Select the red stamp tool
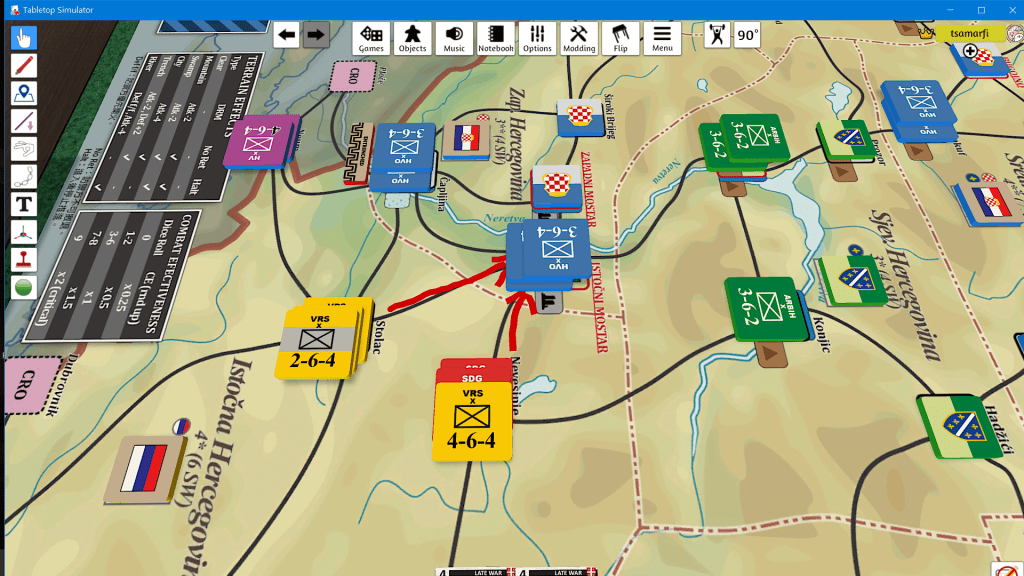The image size is (1024, 576). 23,259
